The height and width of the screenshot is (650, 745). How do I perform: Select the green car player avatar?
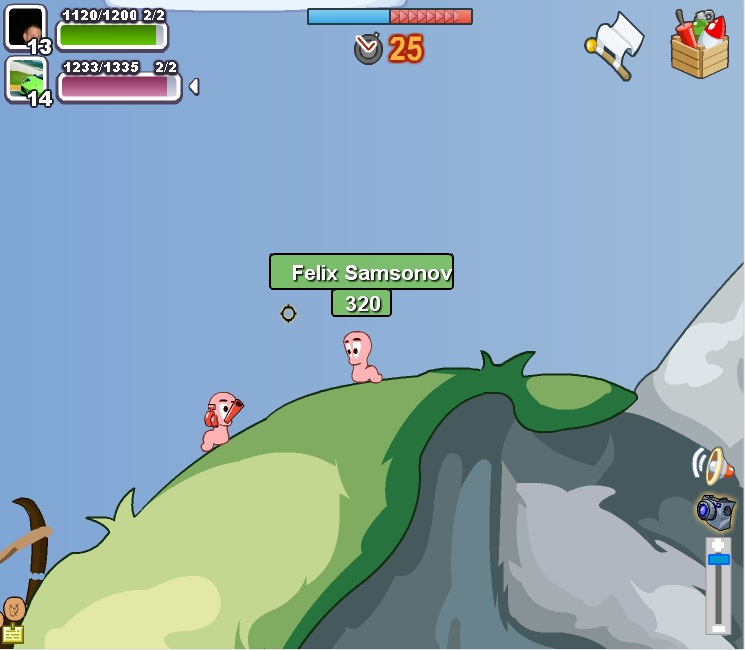pyautogui.click(x=26, y=79)
